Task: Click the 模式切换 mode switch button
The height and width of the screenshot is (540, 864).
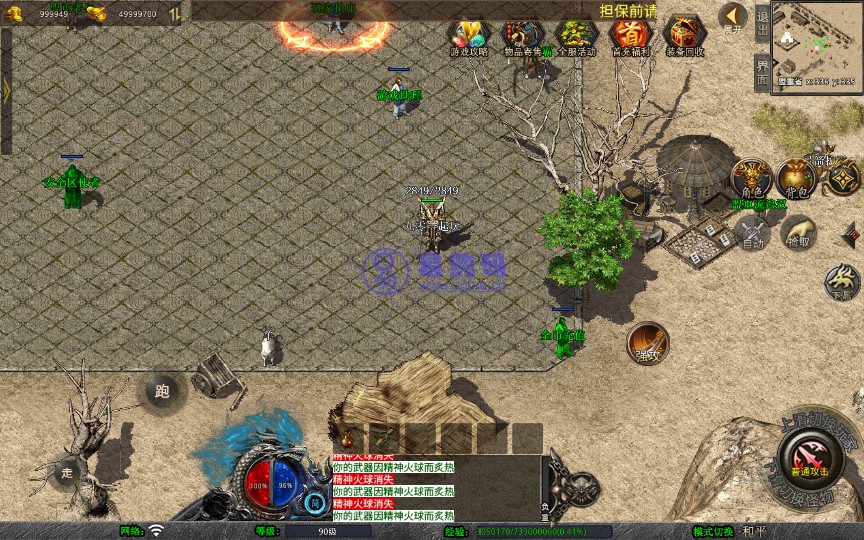Action: point(714,531)
